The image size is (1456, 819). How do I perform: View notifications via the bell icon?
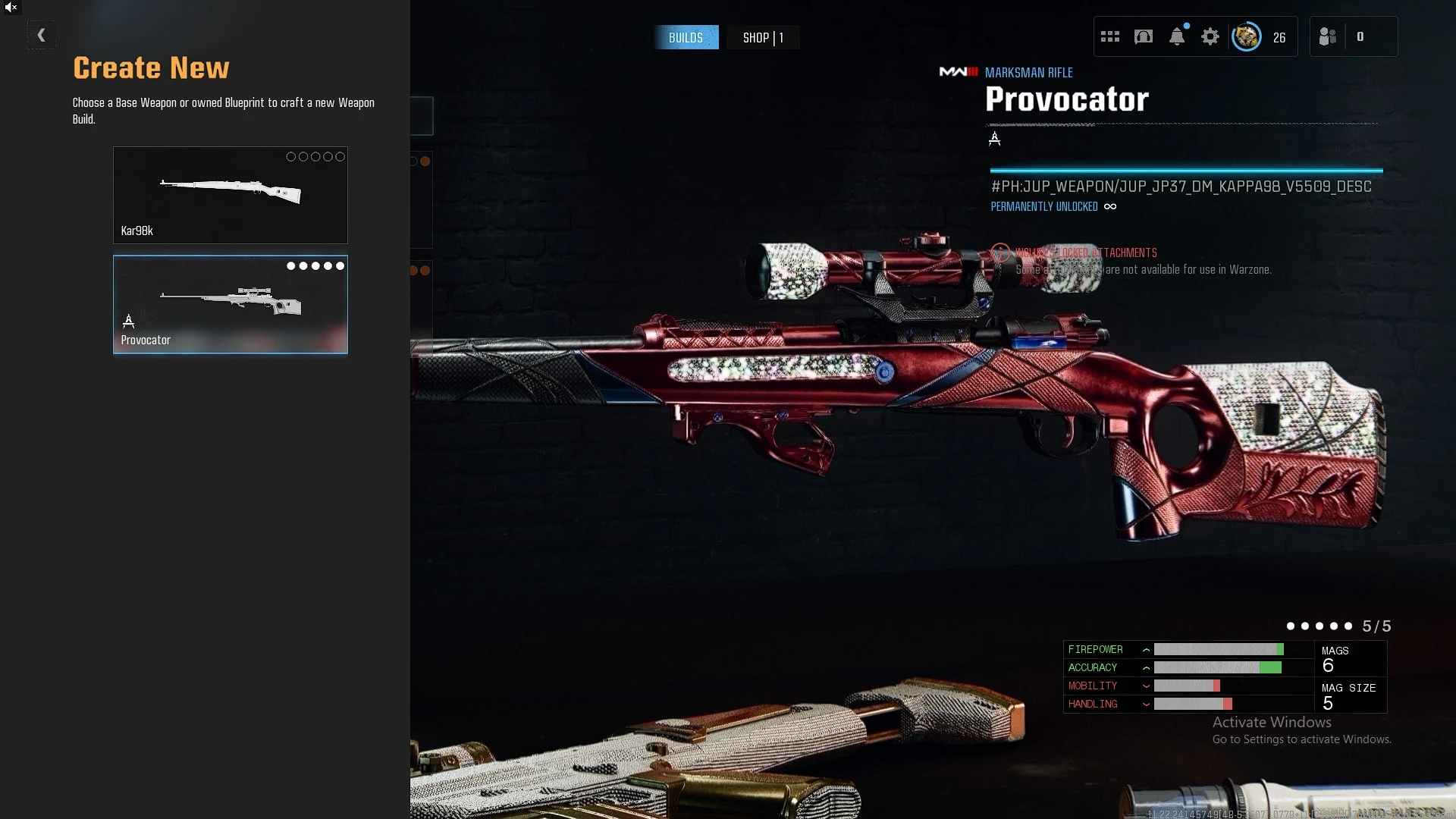point(1176,36)
